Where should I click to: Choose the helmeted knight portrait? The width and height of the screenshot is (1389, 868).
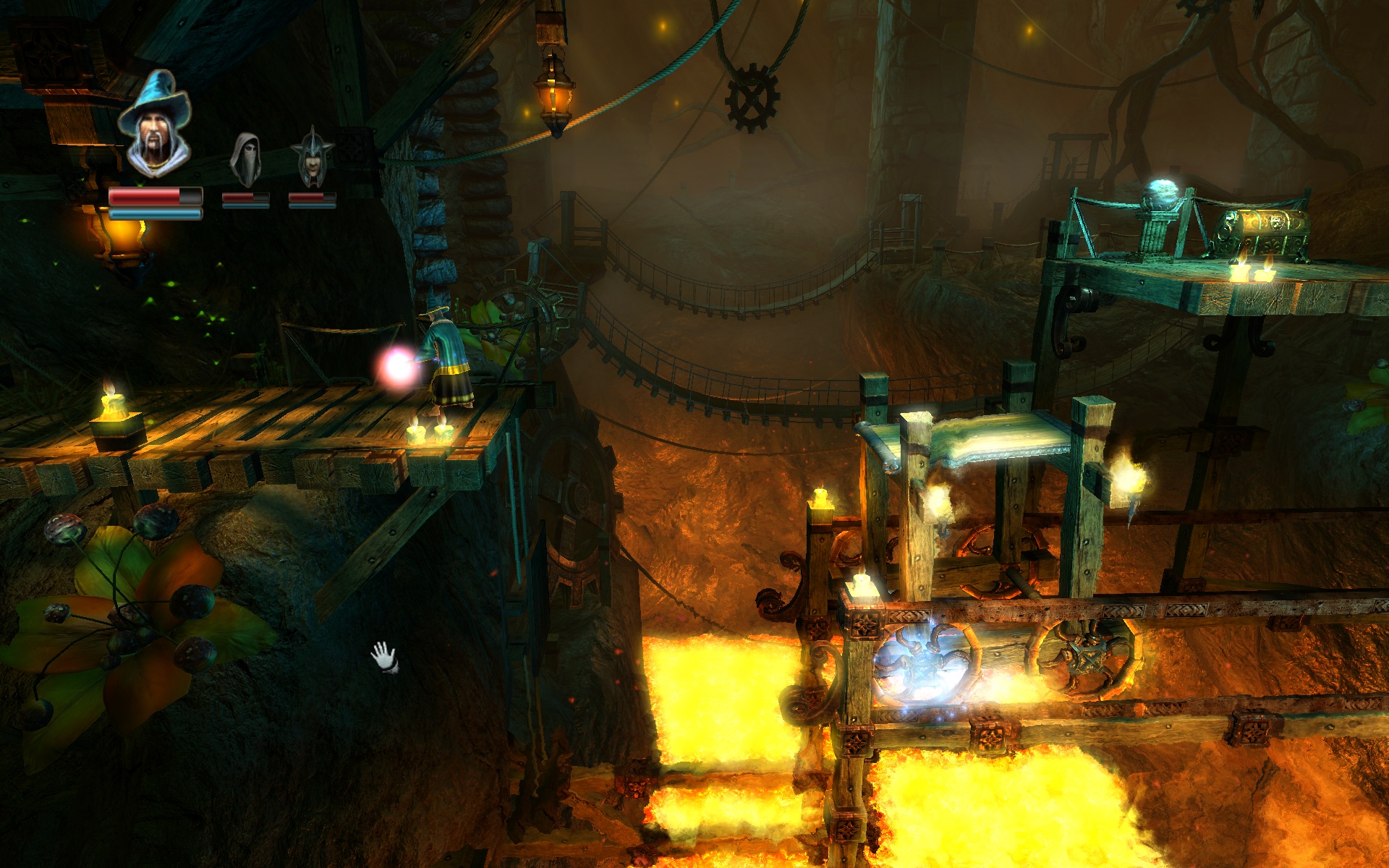point(312,159)
